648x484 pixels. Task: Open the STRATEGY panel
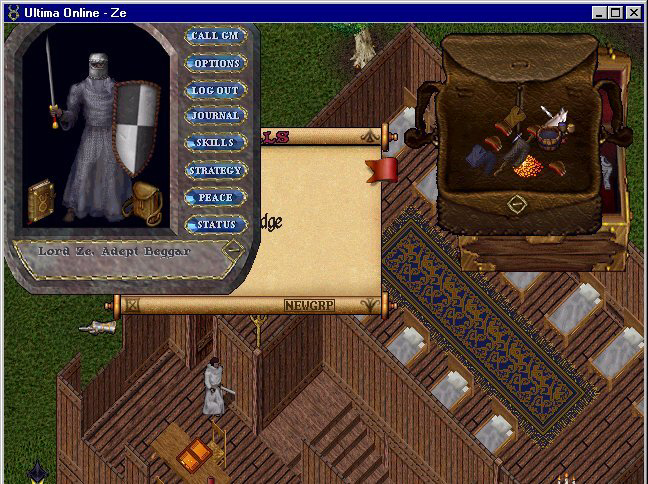[x=214, y=170]
